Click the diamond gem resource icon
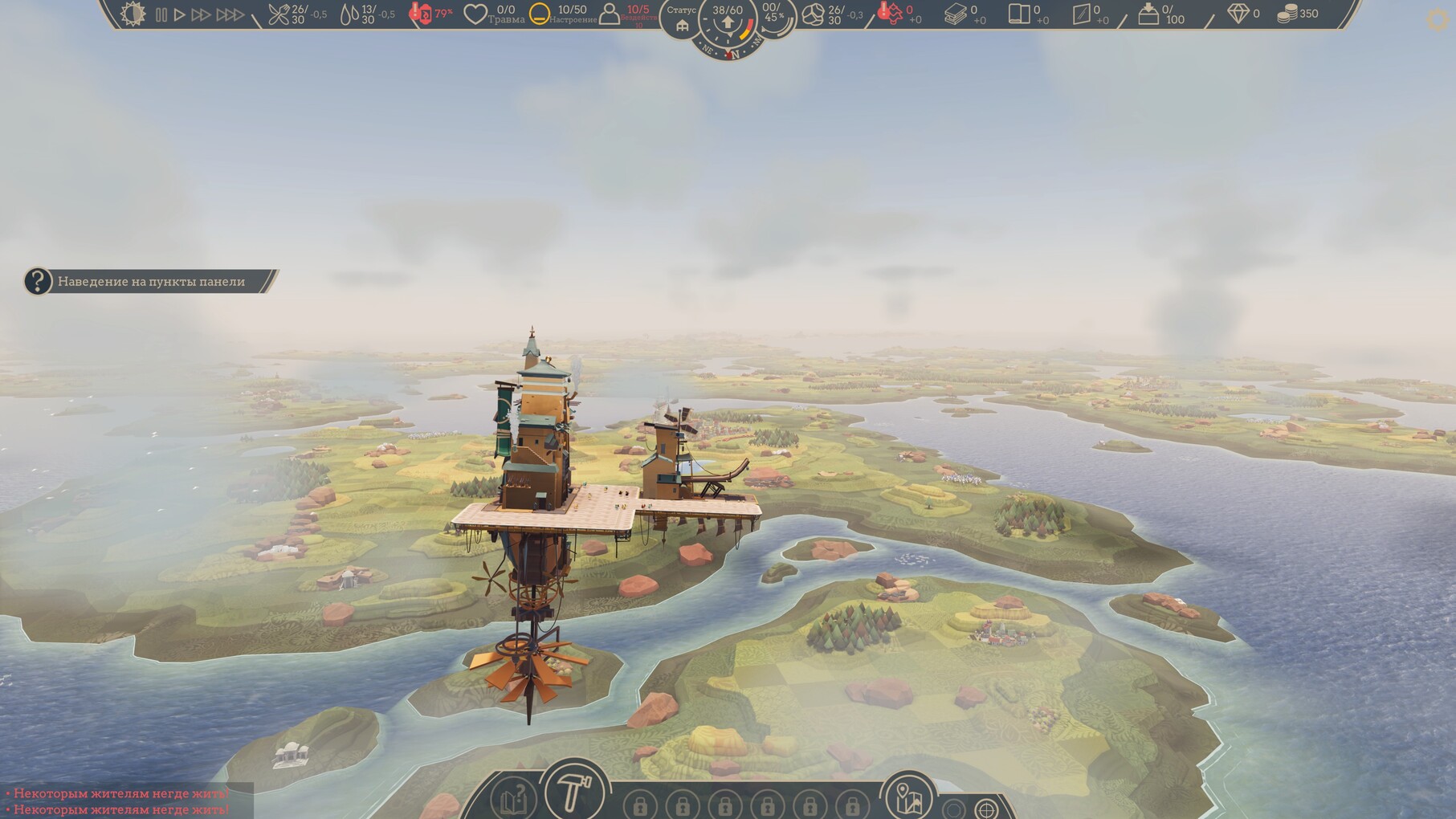 coord(1238,14)
